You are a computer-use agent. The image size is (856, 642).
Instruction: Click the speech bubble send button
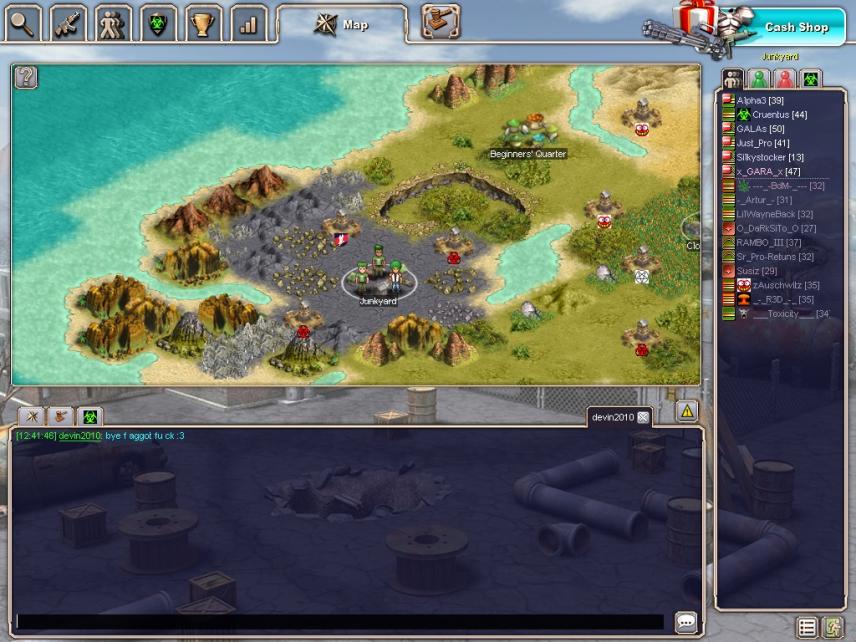(x=686, y=622)
